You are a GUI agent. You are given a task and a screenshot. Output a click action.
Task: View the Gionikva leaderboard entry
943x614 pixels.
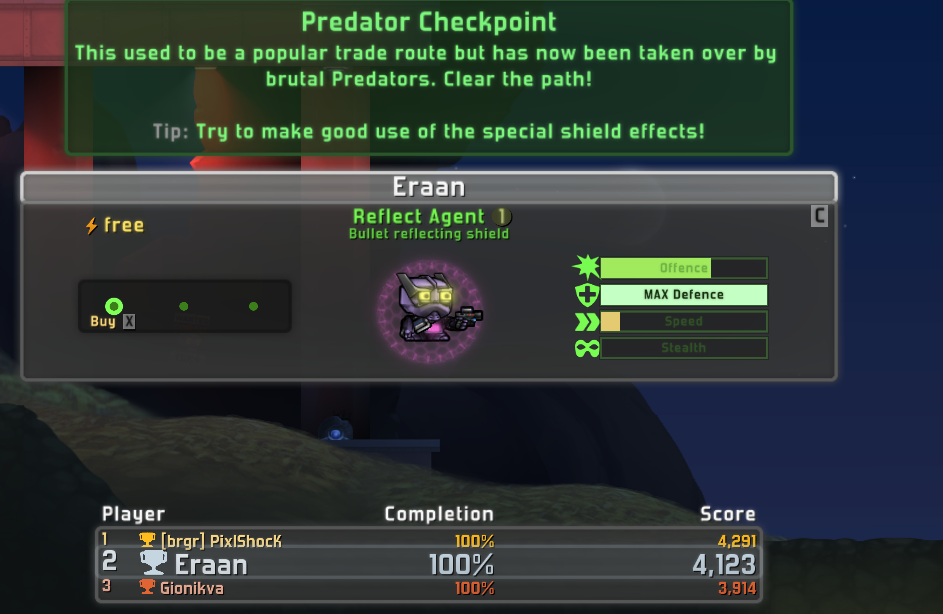[x=428, y=589]
